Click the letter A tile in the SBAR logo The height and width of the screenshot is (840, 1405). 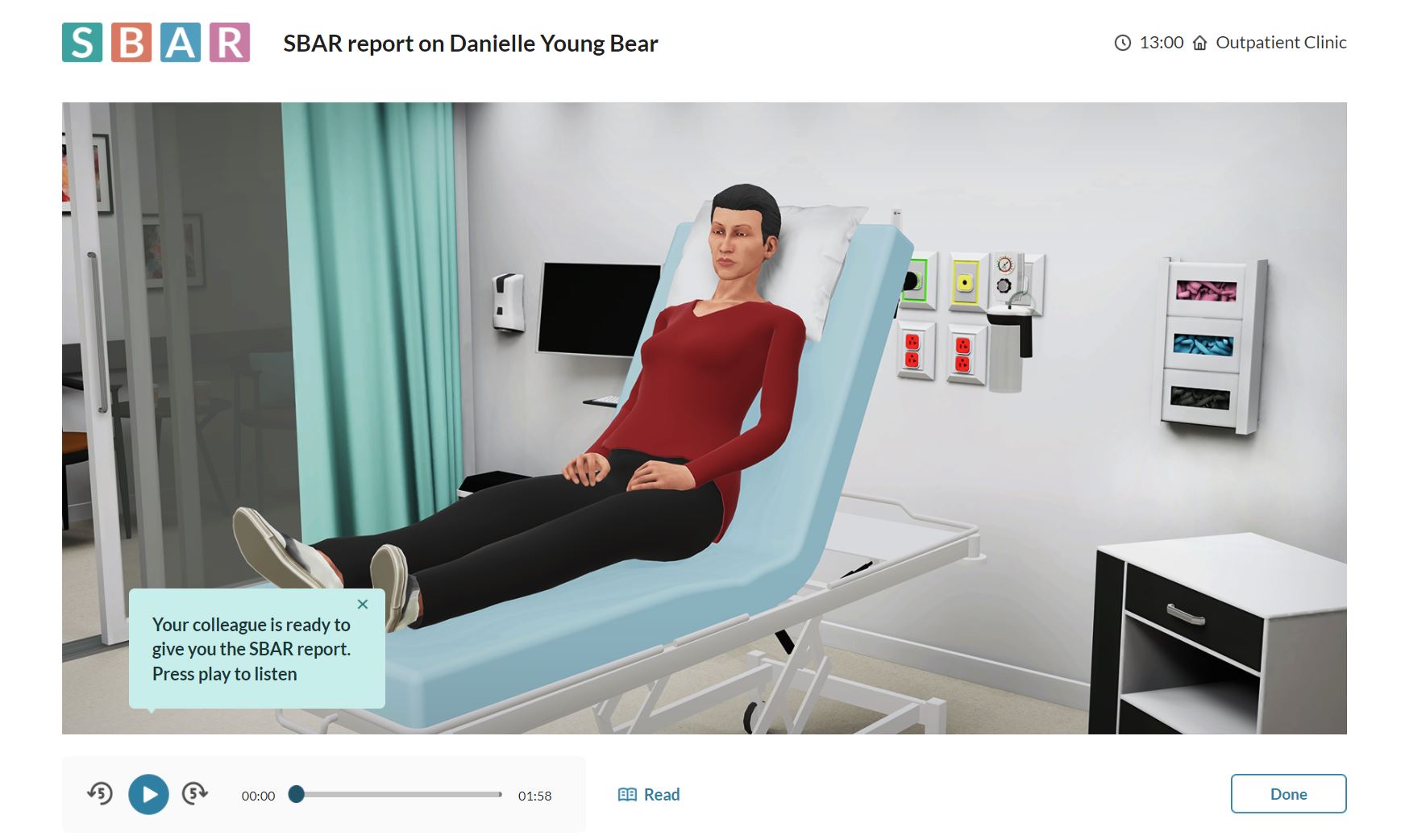181,42
